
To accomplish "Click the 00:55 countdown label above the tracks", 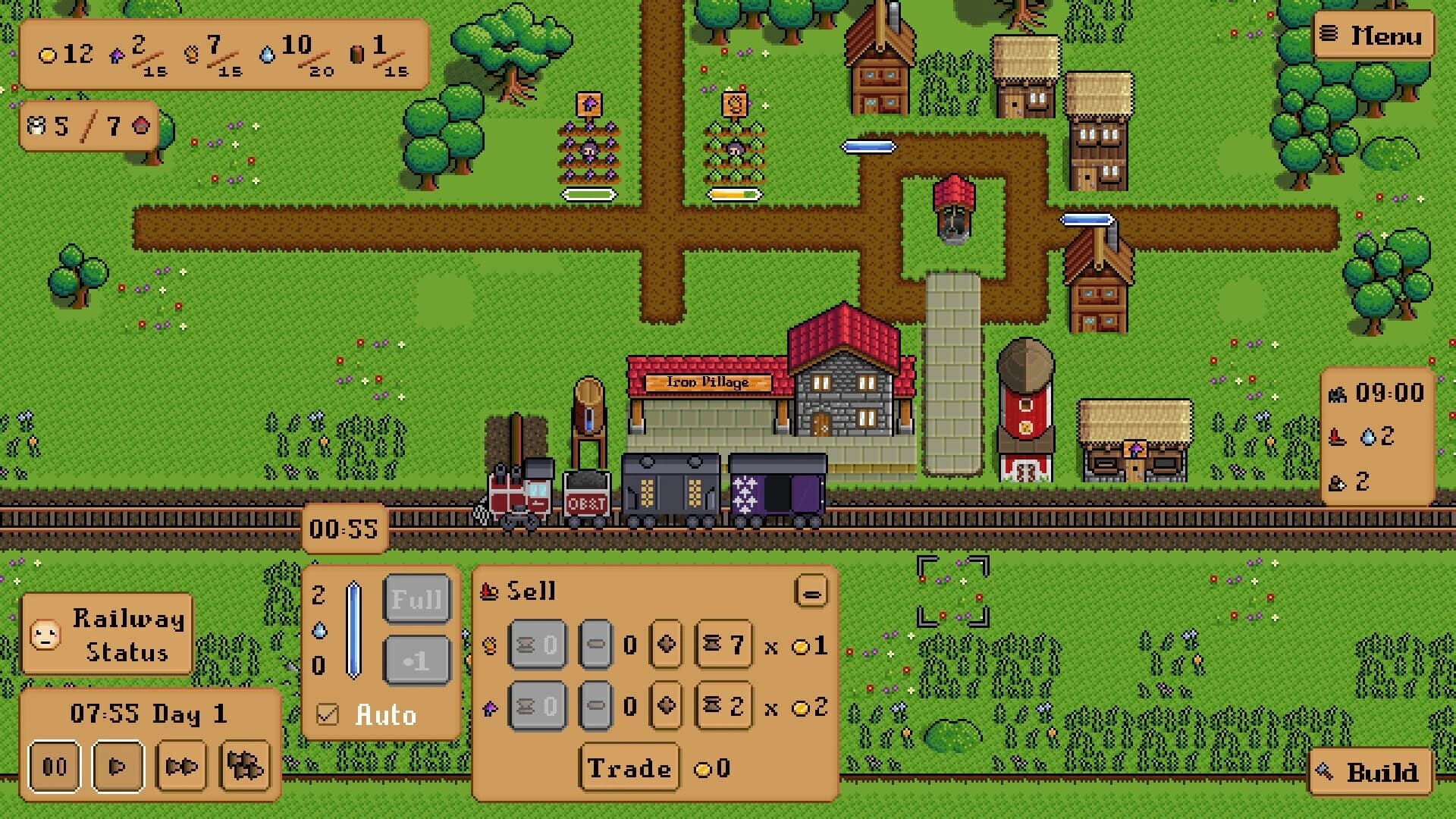I will coord(345,529).
